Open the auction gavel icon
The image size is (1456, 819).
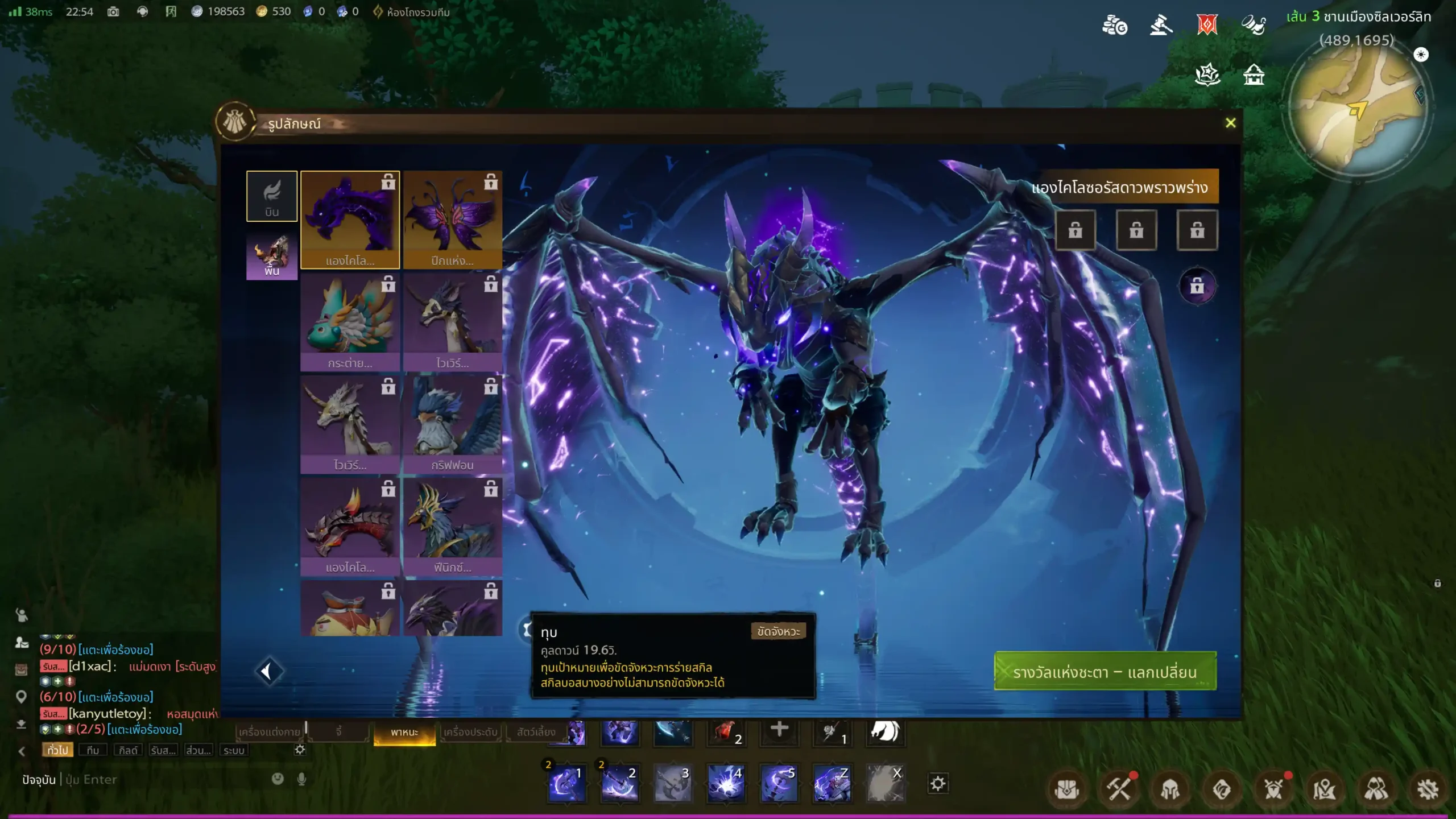pyautogui.click(x=1161, y=26)
